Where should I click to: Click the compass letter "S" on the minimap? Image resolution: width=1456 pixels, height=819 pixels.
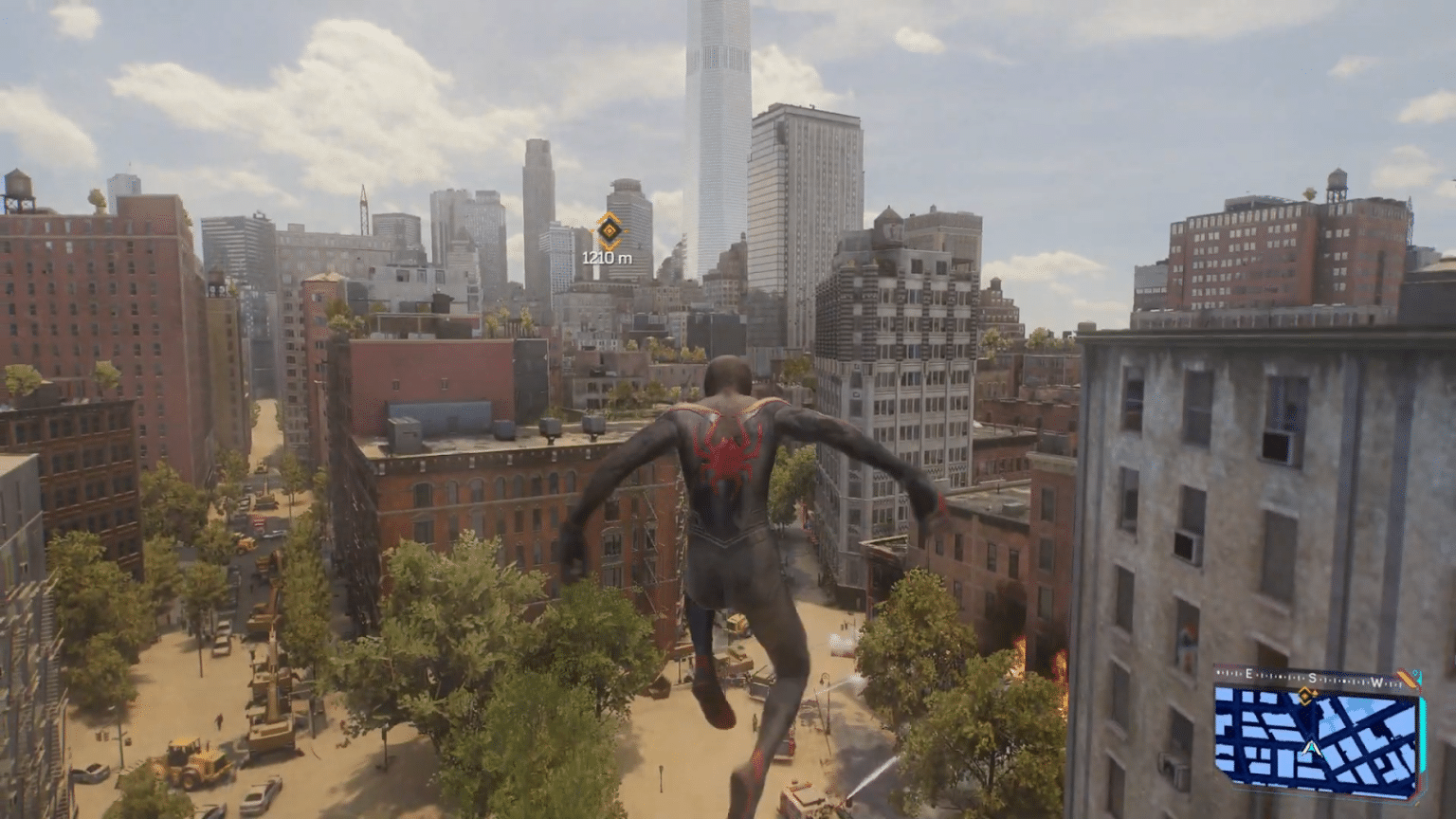click(1312, 677)
